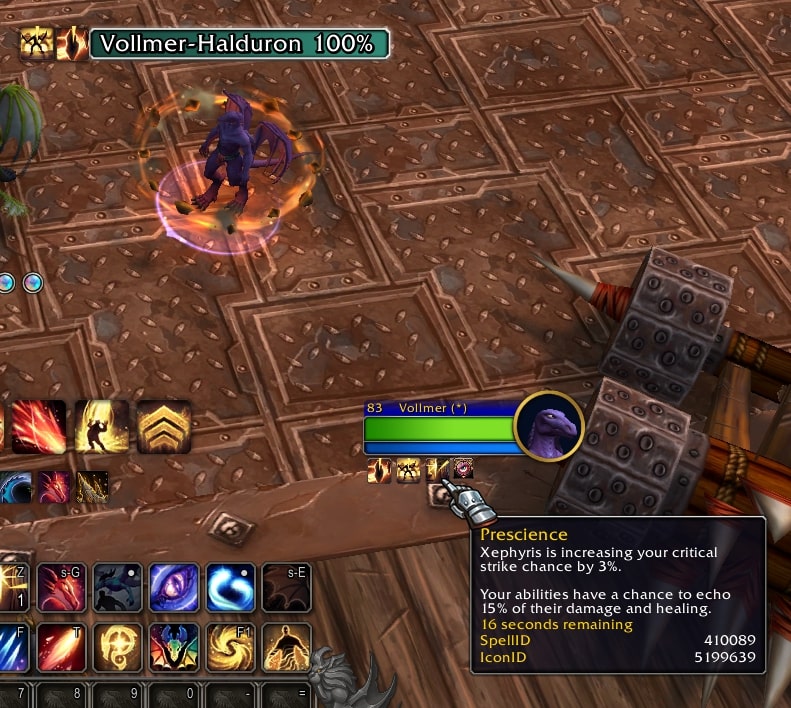Click the small red dragon head tracker icon
The width and height of the screenshot is (791, 708).
54,487
